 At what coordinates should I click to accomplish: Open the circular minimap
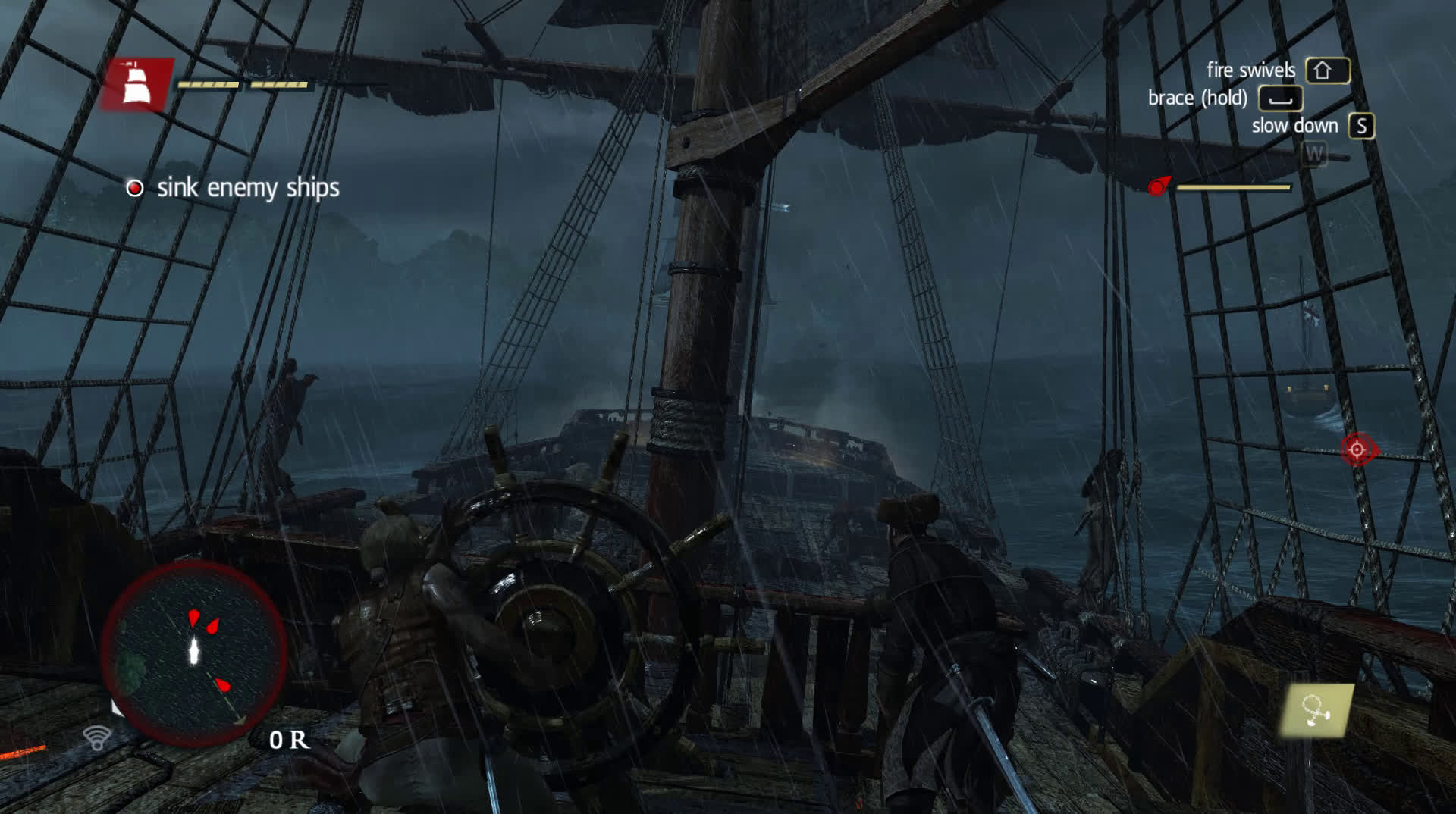click(x=194, y=653)
